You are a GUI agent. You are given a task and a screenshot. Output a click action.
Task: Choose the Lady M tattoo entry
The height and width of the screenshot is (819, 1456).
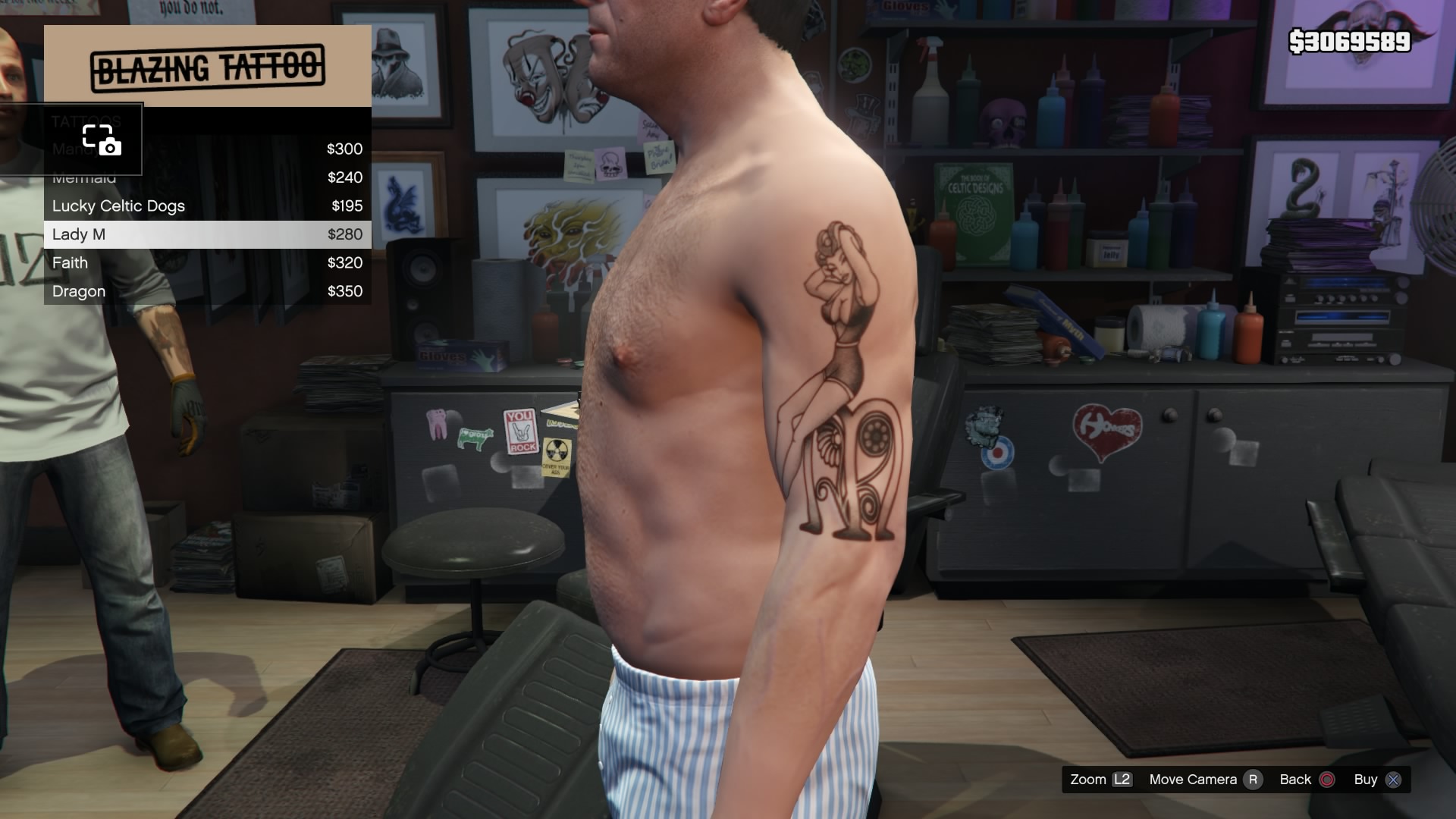point(207,234)
